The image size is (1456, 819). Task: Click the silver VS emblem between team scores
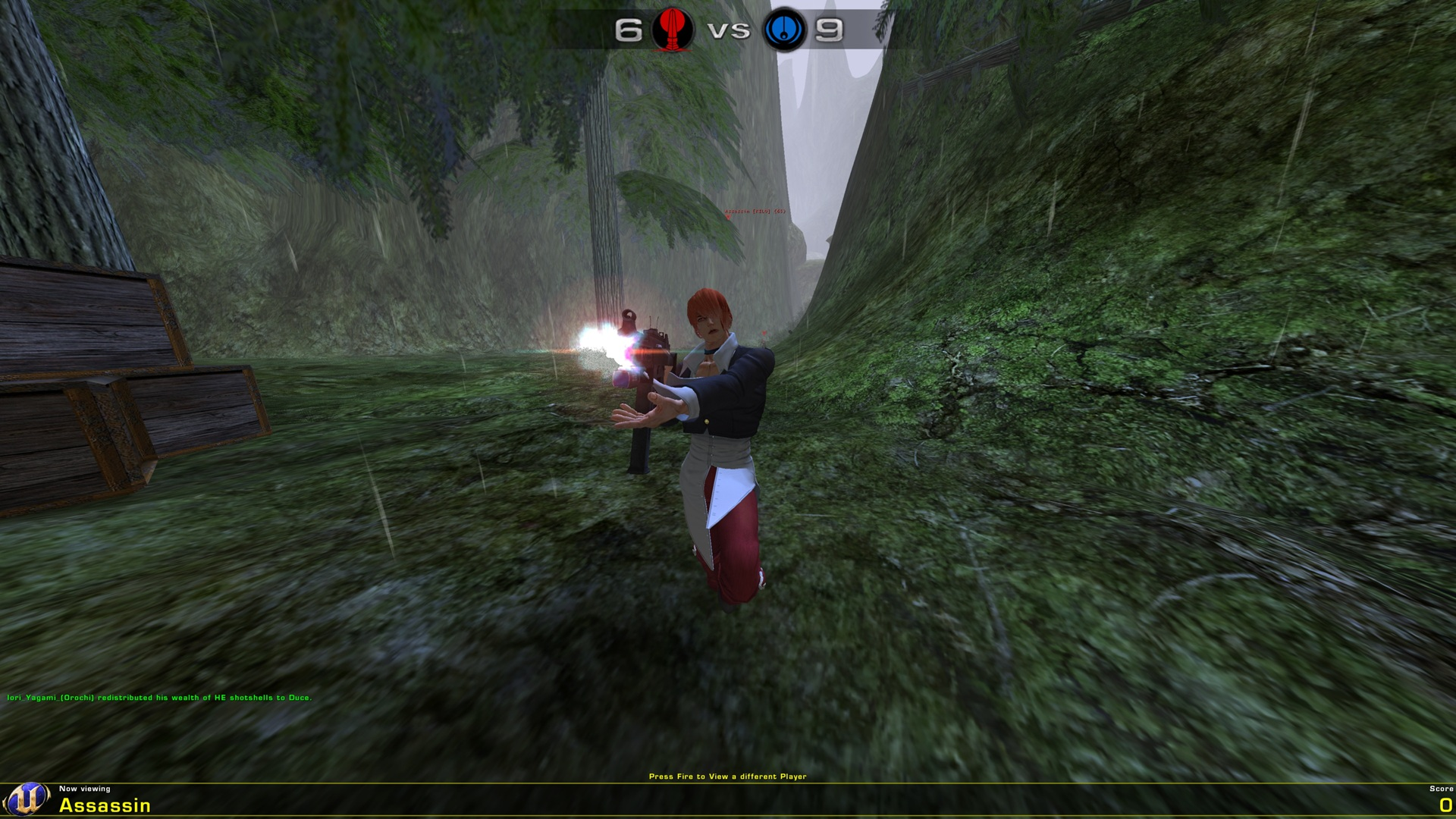pyautogui.click(x=728, y=32)
